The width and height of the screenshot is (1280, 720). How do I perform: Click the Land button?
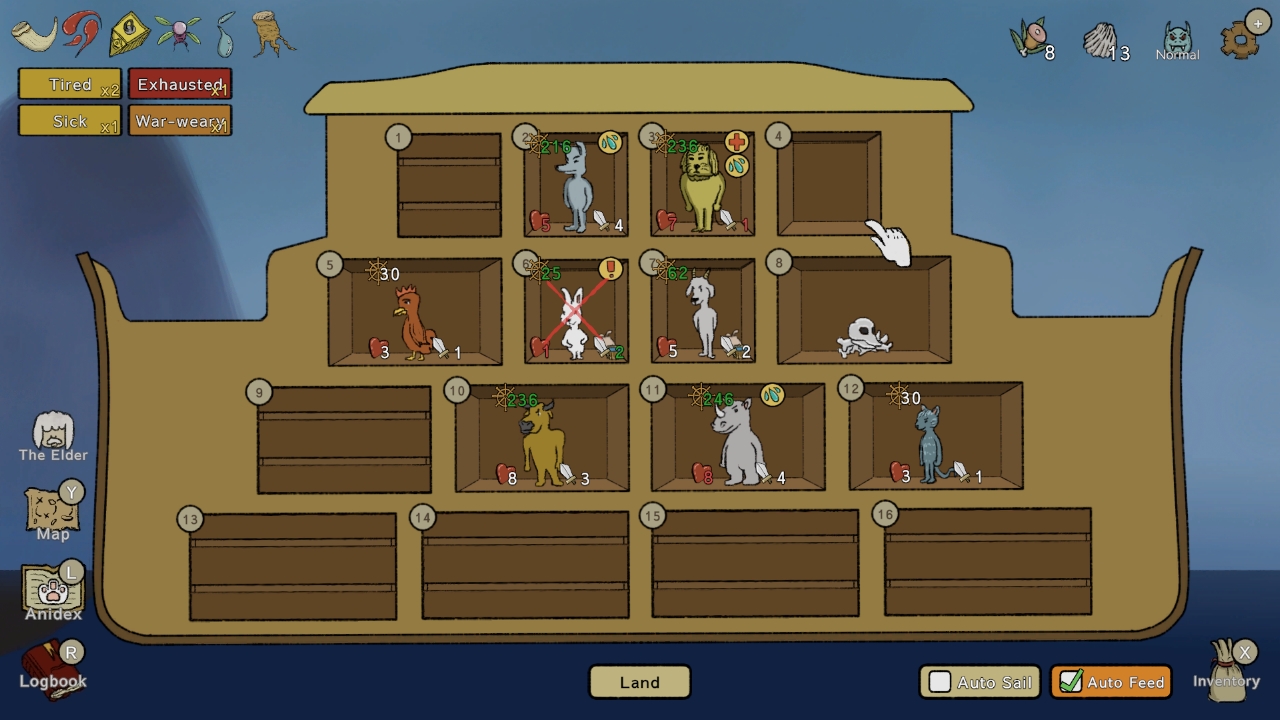pyautogui.click(x=639, y=682)
